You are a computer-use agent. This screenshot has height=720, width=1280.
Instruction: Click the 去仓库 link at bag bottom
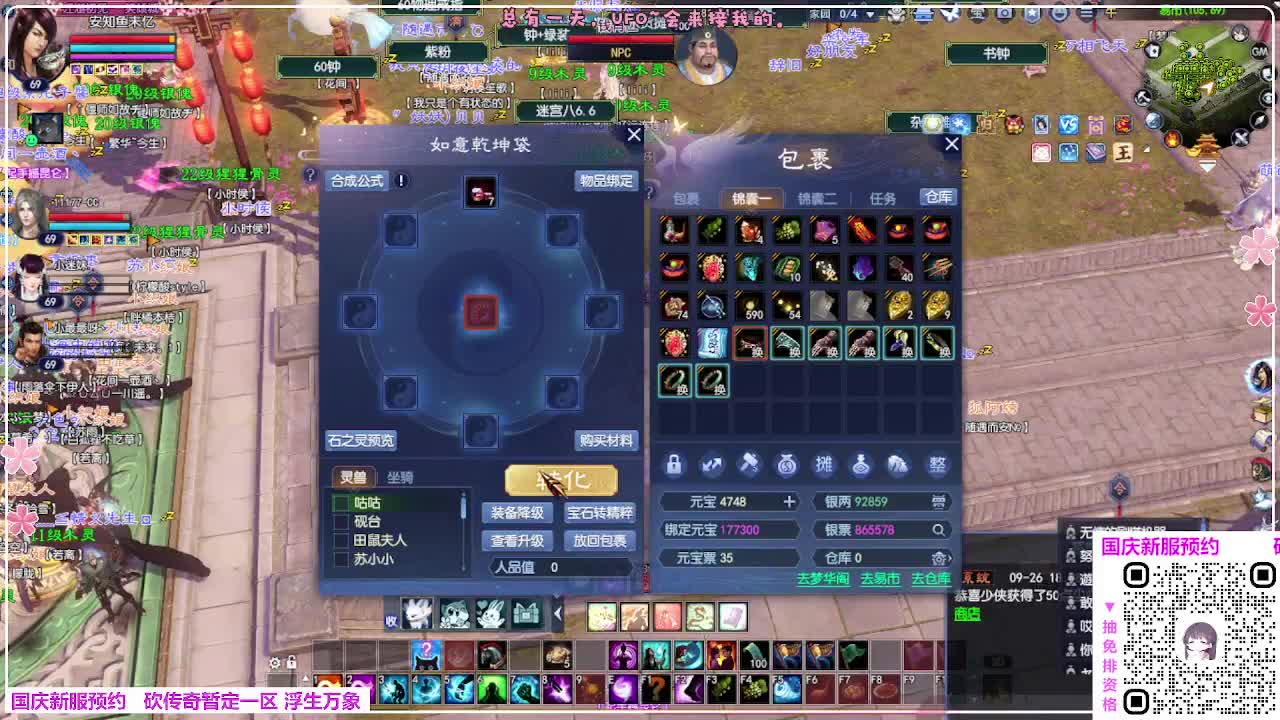(x=930, y=579)
